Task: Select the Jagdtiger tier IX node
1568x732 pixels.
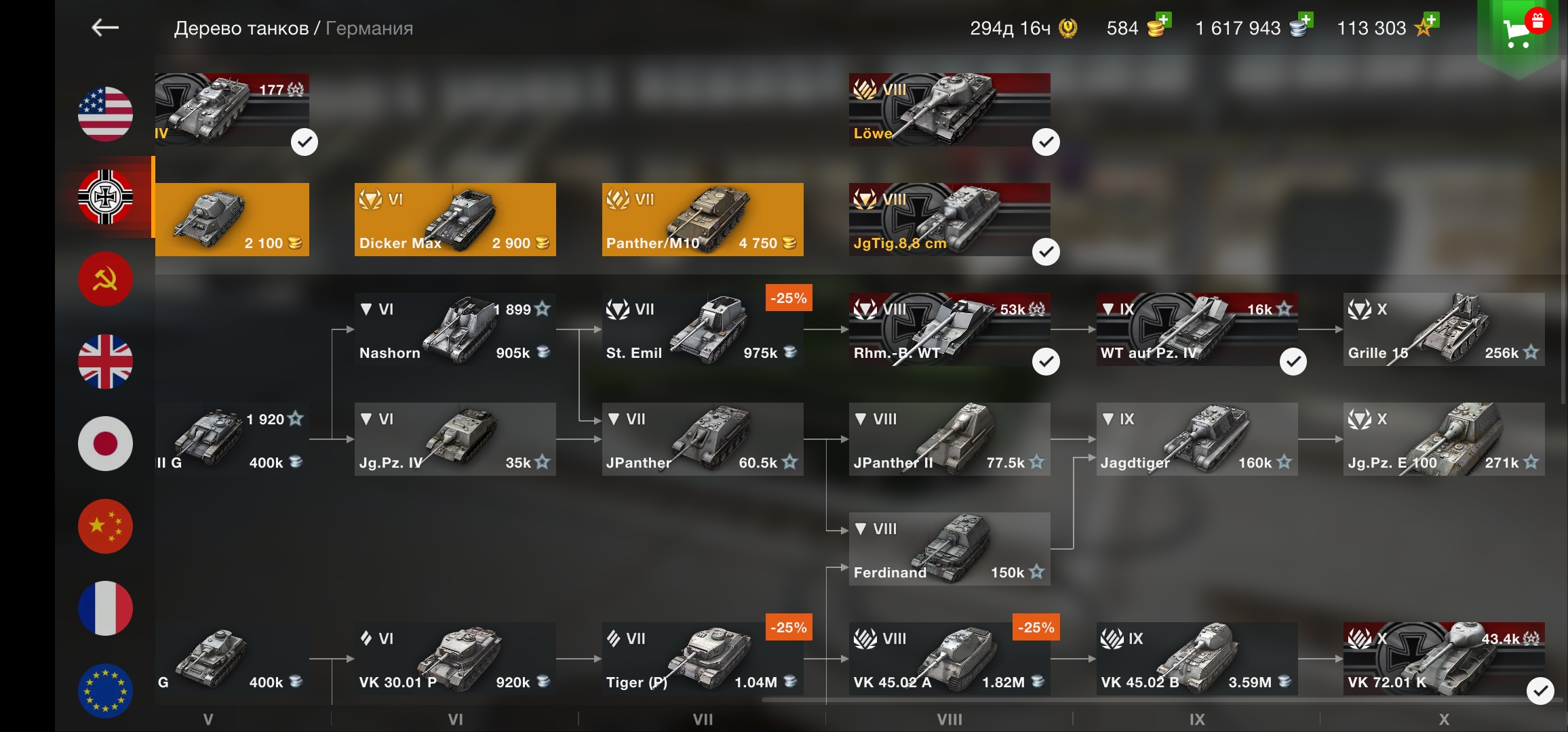Action: point(1196,439)
